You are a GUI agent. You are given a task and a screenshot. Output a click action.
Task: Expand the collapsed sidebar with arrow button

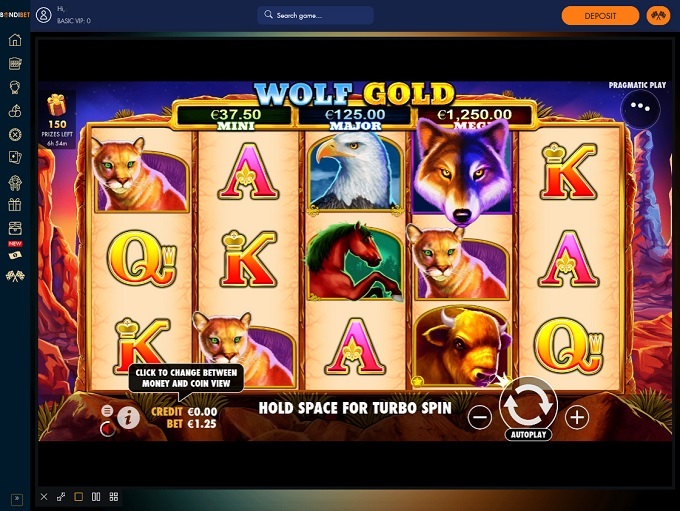15,497
